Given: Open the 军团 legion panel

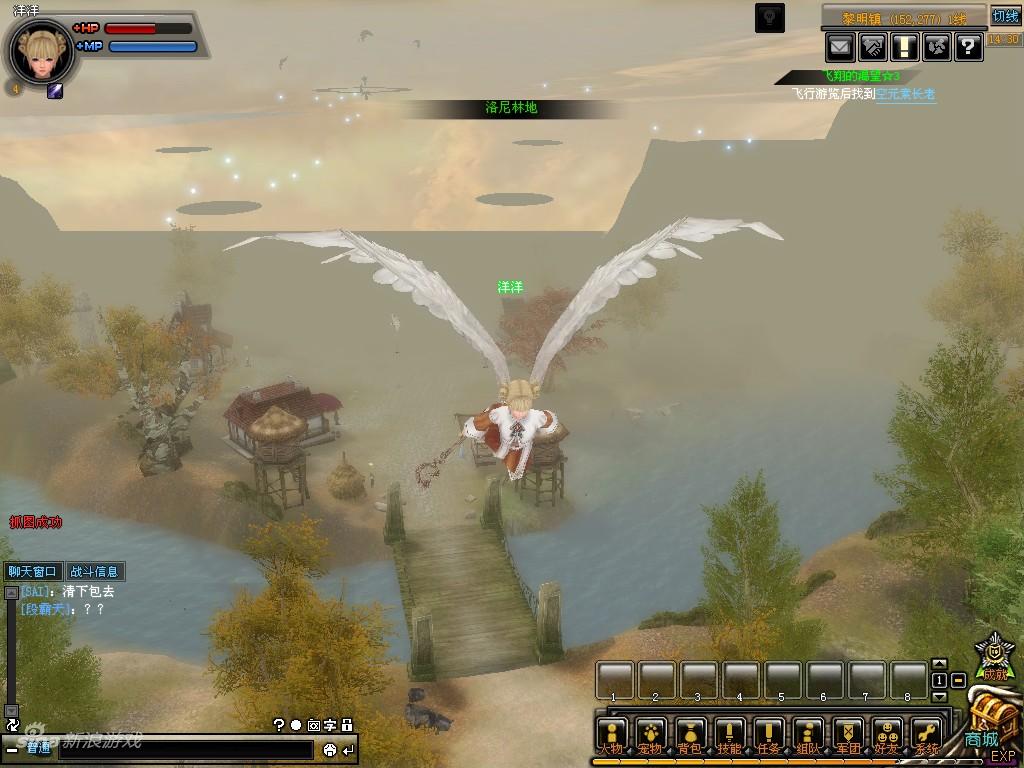Looking at the screenshot, I should point(848,735).
